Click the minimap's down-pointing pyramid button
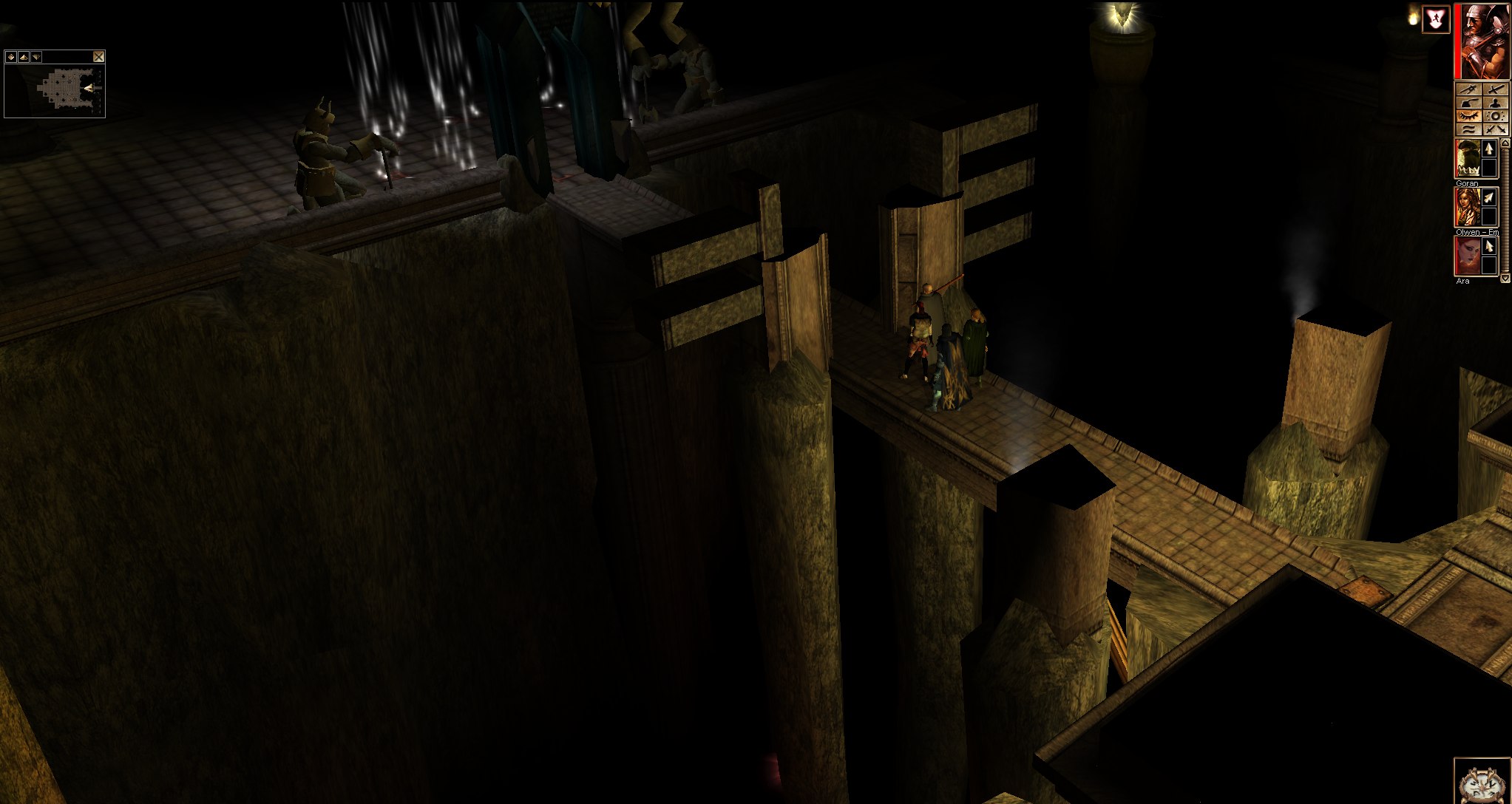The height and width of the screenshot is (804, 1512). tap(35, 57)
